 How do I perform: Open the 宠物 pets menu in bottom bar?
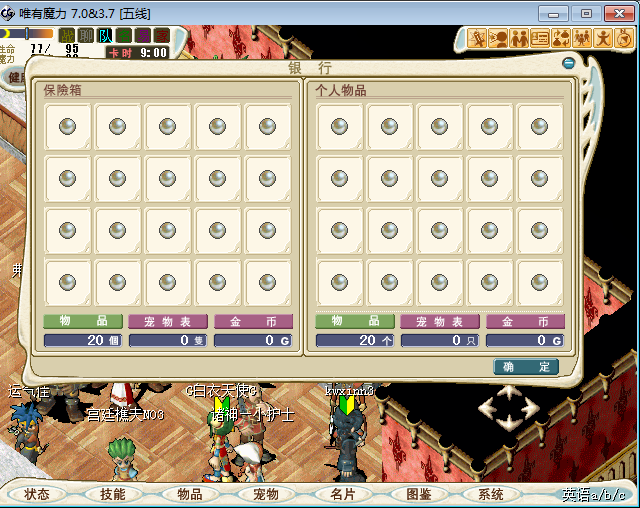pos(265,494)
